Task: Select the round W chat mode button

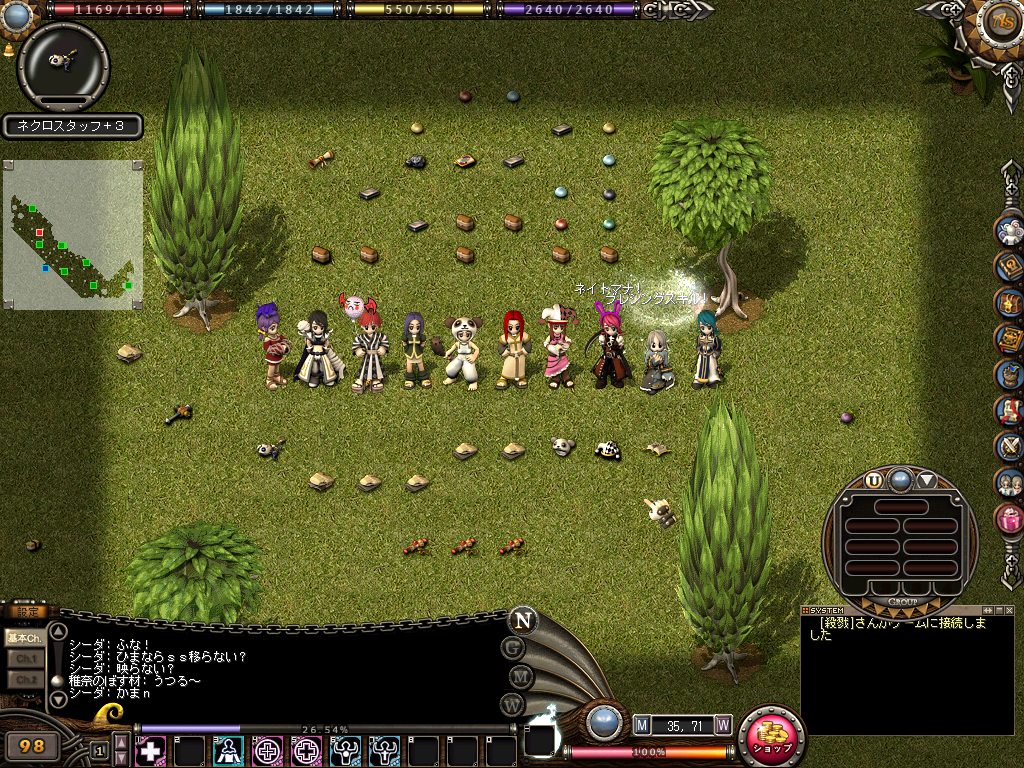Action: click(x=513, y=705)
